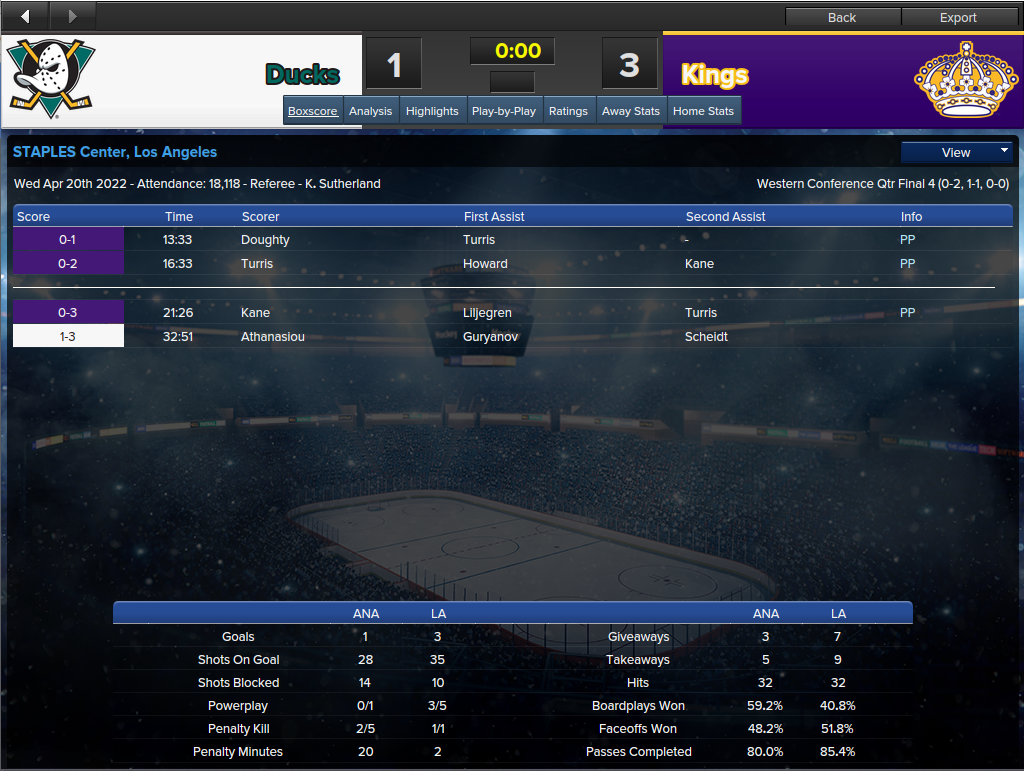Select the 1-3 Athanasiou goal row
This screenshot has width=1024, height=771.
[x=512, y=337]
